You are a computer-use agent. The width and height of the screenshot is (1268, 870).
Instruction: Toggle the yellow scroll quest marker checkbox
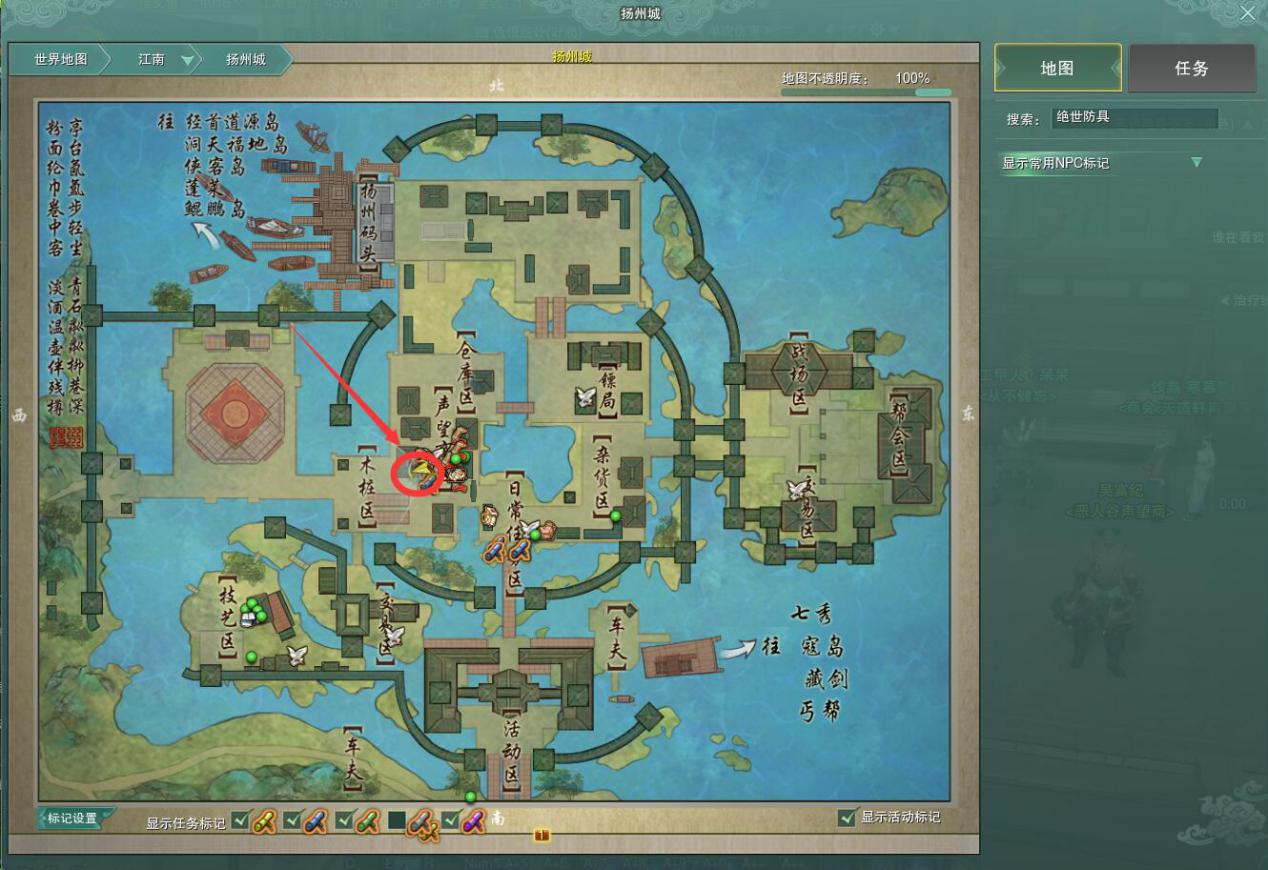click(x=240, y=821)
